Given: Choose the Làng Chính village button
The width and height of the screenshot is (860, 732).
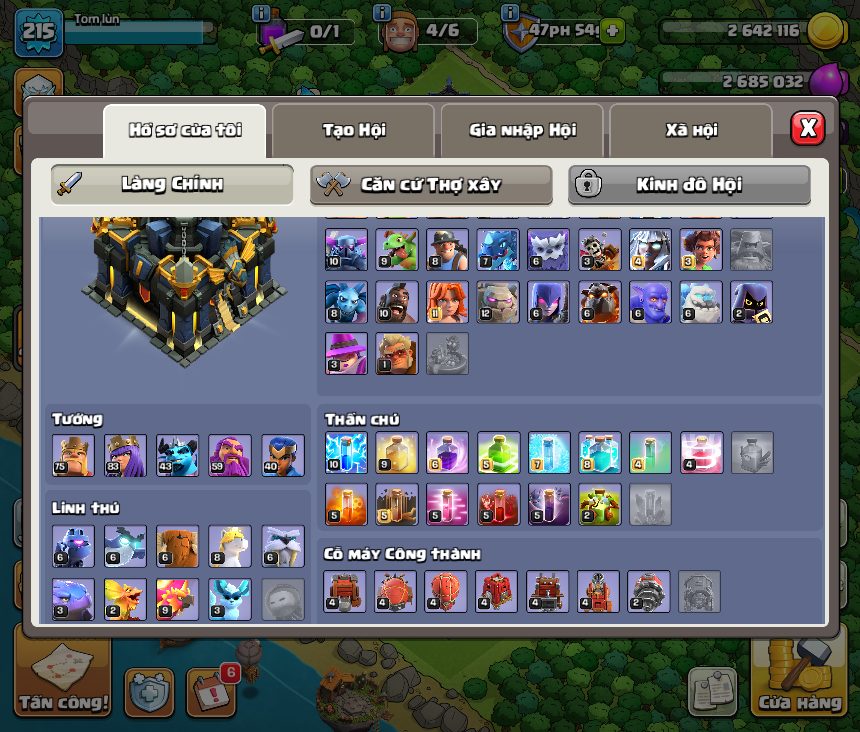Looking at the screenshot, I should coord(172,185).
